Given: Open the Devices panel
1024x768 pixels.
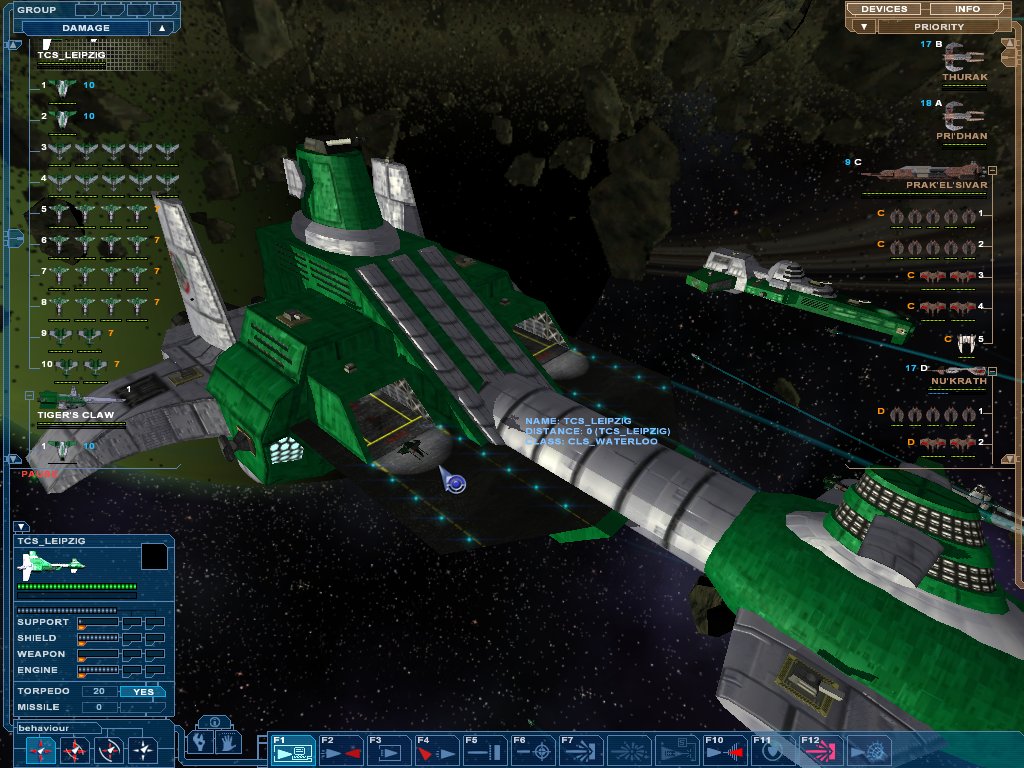Looking at the screenshot, I should [884, 9].
